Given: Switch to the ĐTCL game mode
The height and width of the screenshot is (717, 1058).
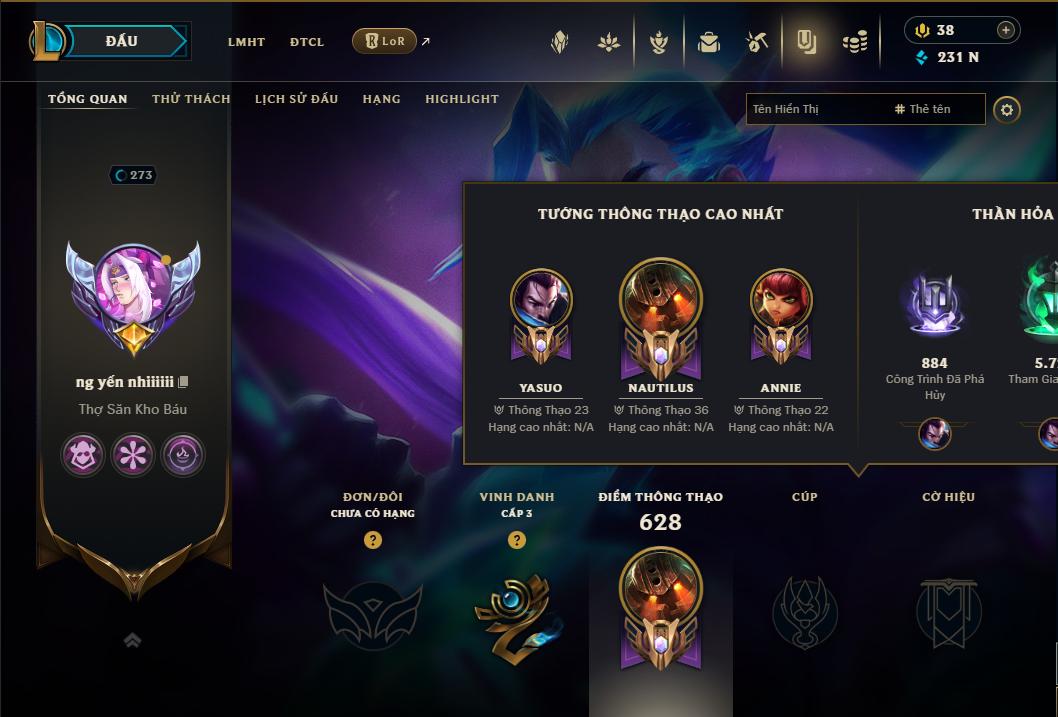Looking at the screenshot, I should tap(307, 42).
